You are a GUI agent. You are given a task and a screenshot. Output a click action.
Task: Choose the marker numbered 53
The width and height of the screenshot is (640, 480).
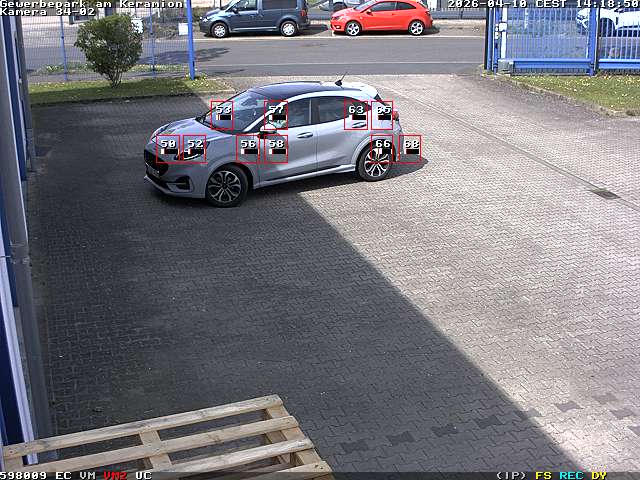point(222,115)
